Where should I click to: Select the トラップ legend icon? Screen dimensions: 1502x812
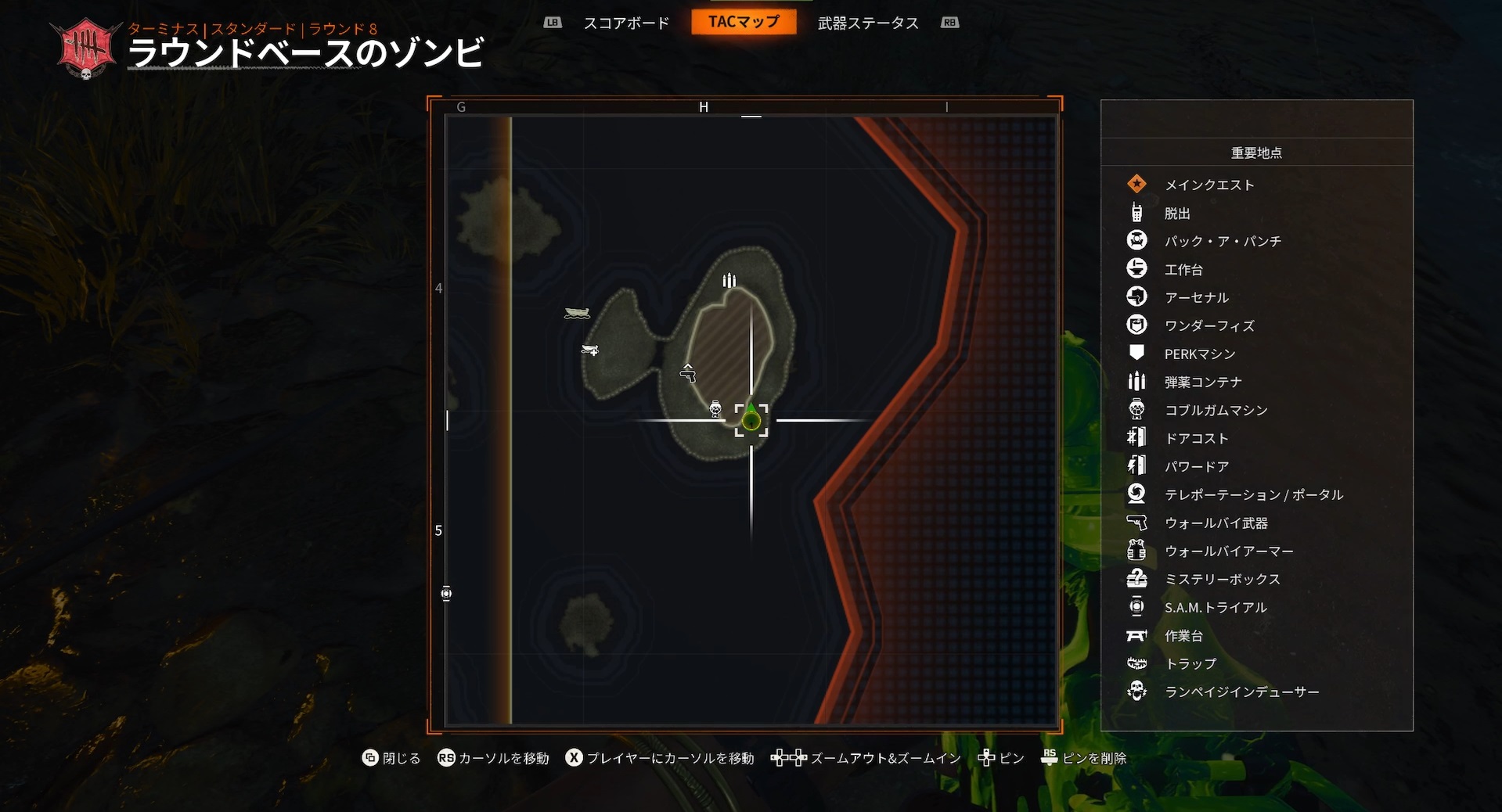coord(1136,663)
